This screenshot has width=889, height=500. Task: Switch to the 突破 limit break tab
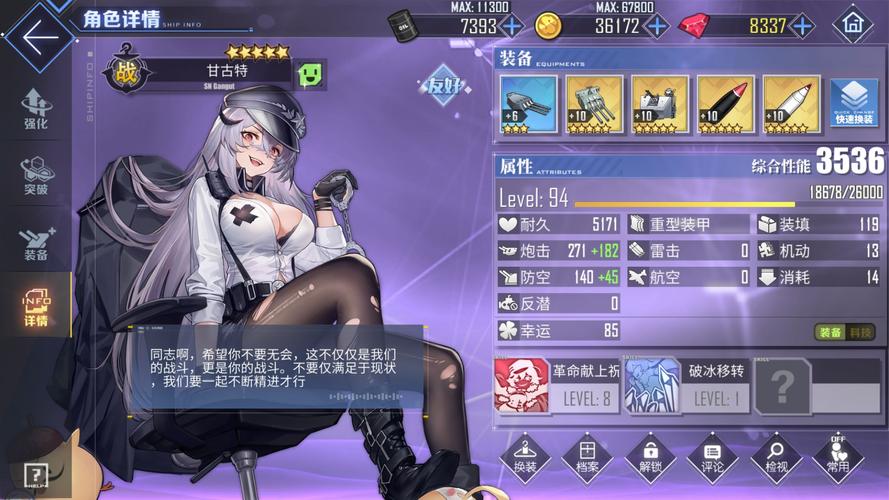[x=37, y=176]
